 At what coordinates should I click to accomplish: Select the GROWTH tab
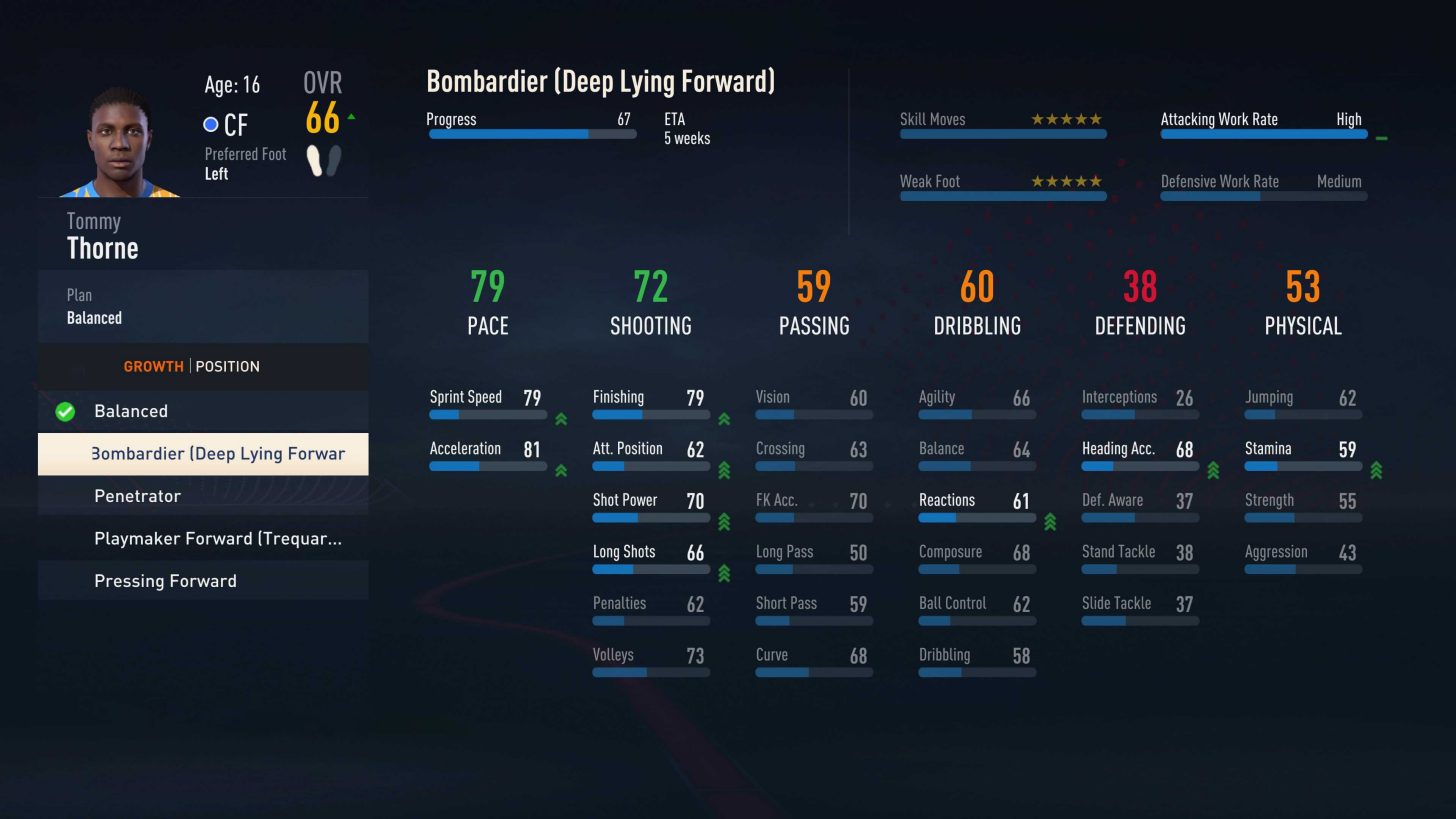point(152,366)
